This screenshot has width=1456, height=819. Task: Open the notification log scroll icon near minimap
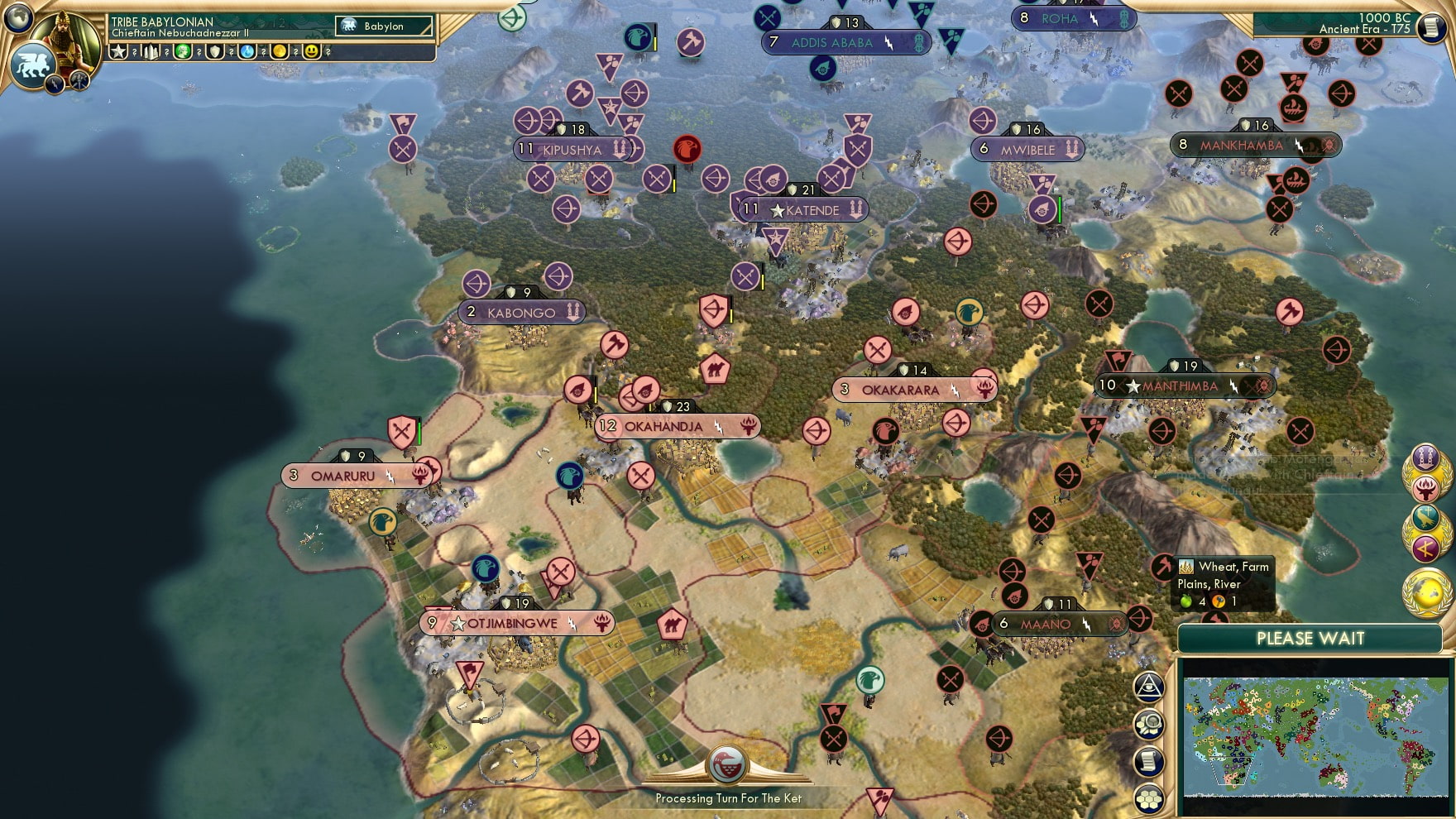[x=1148, y=760]
